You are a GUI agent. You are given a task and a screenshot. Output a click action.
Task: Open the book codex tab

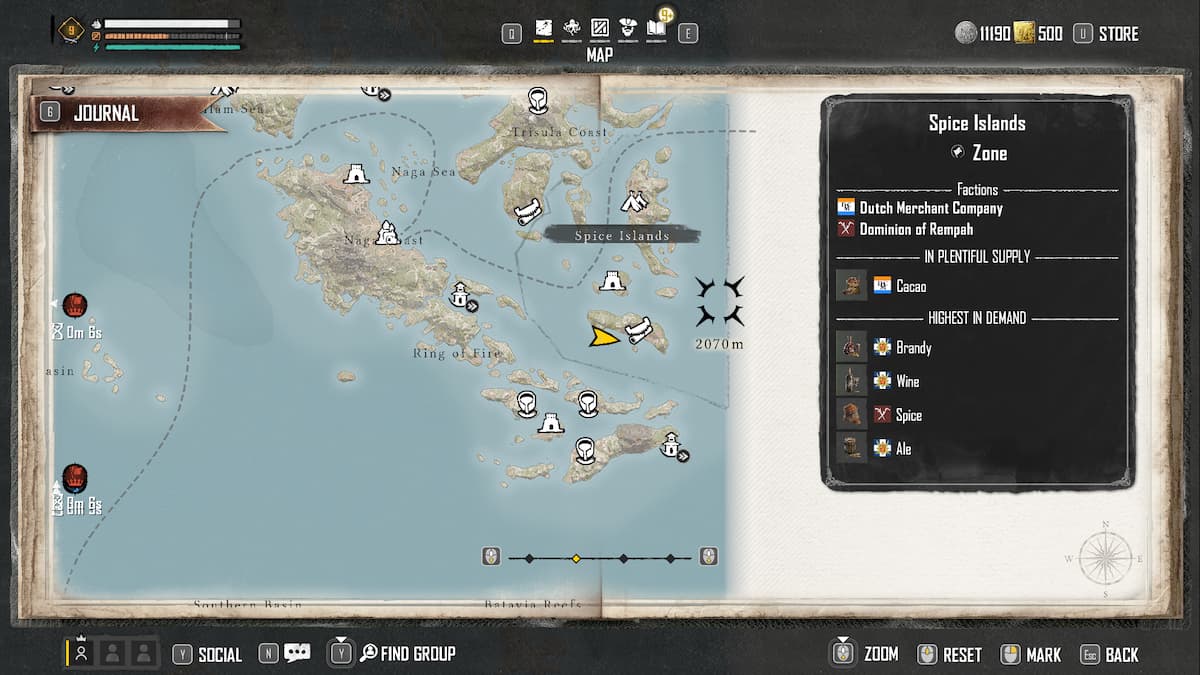(656, 30)
